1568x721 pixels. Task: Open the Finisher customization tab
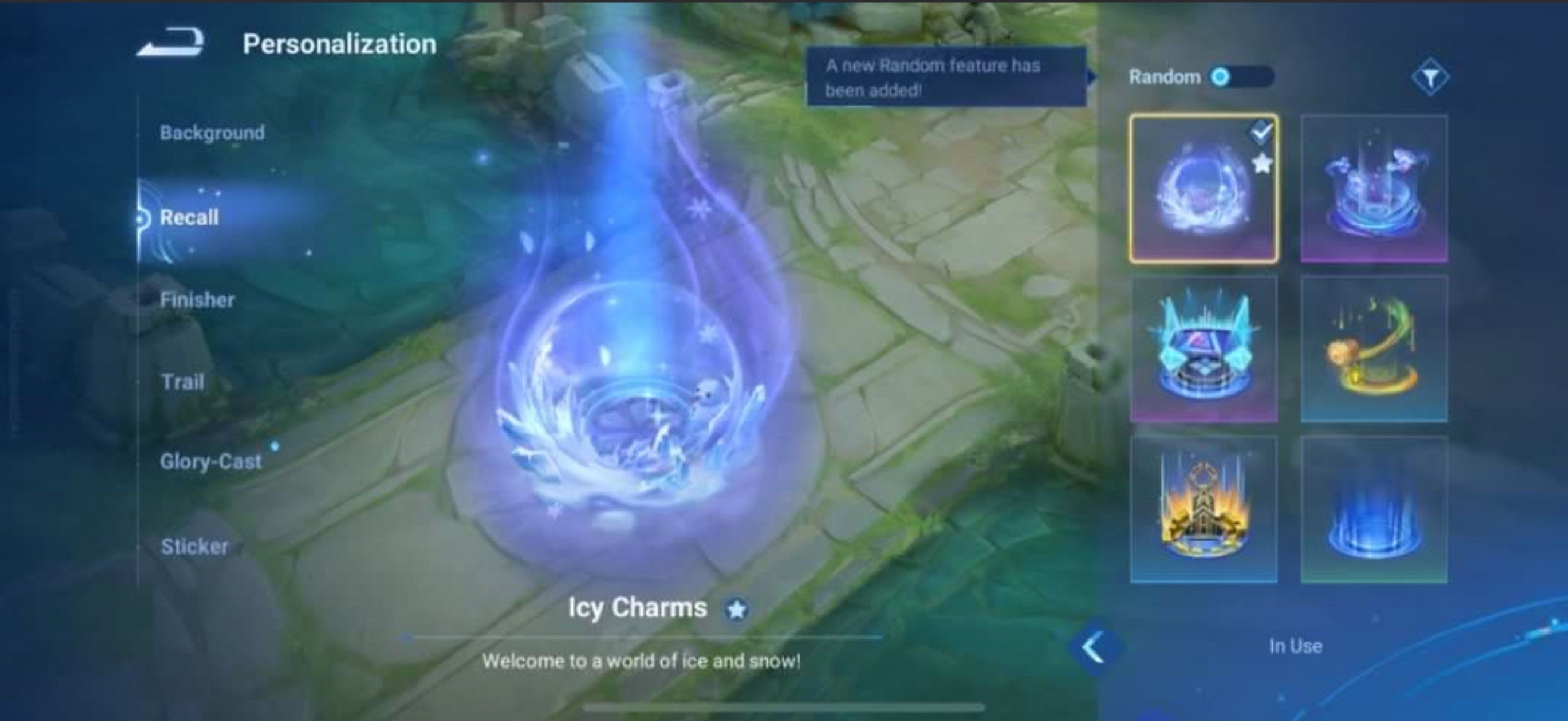click(197, 300)
